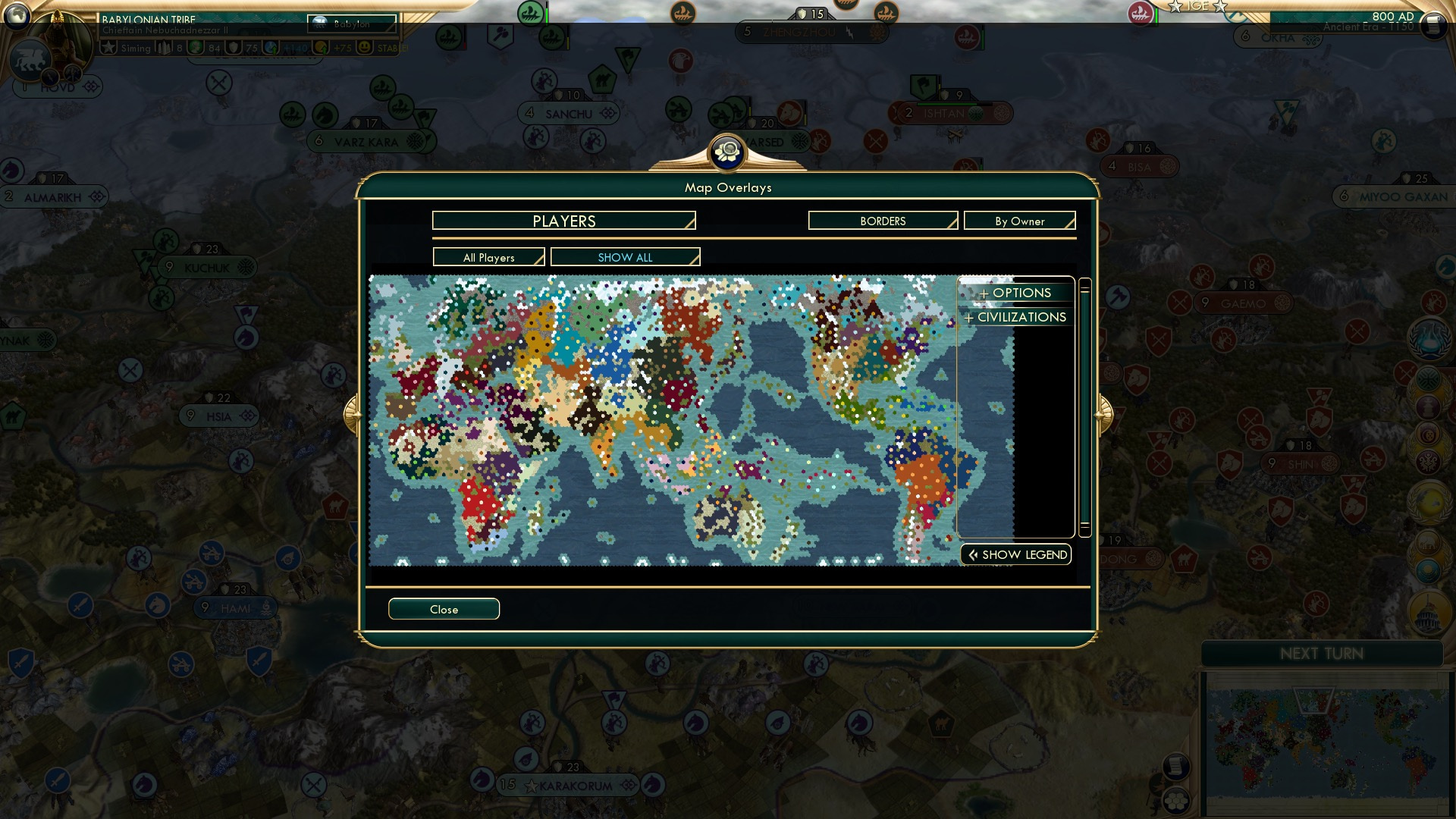Expand the CIVILIZATIONS section
This screenshot has width=1456, height=819.
click(1016, 317)
